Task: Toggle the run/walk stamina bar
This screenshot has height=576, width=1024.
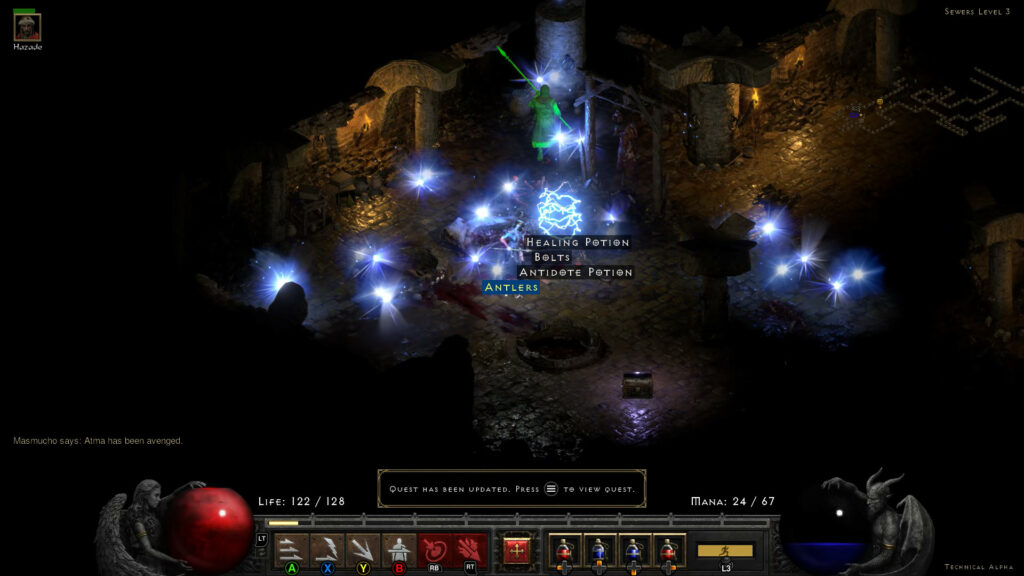Action: pyautogui.click(x=726, y=550)
